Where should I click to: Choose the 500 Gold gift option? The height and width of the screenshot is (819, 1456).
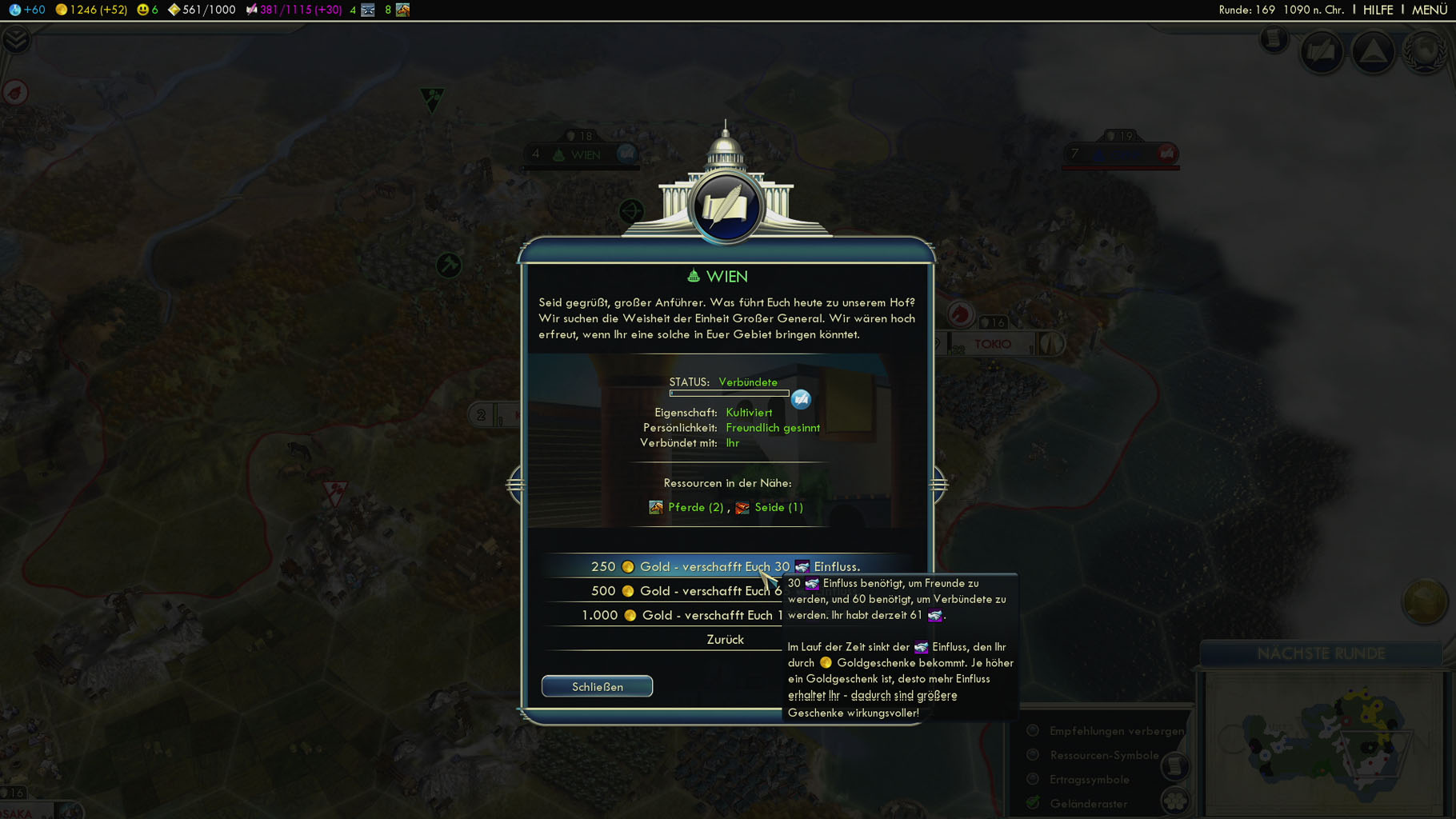pos(664,591)
